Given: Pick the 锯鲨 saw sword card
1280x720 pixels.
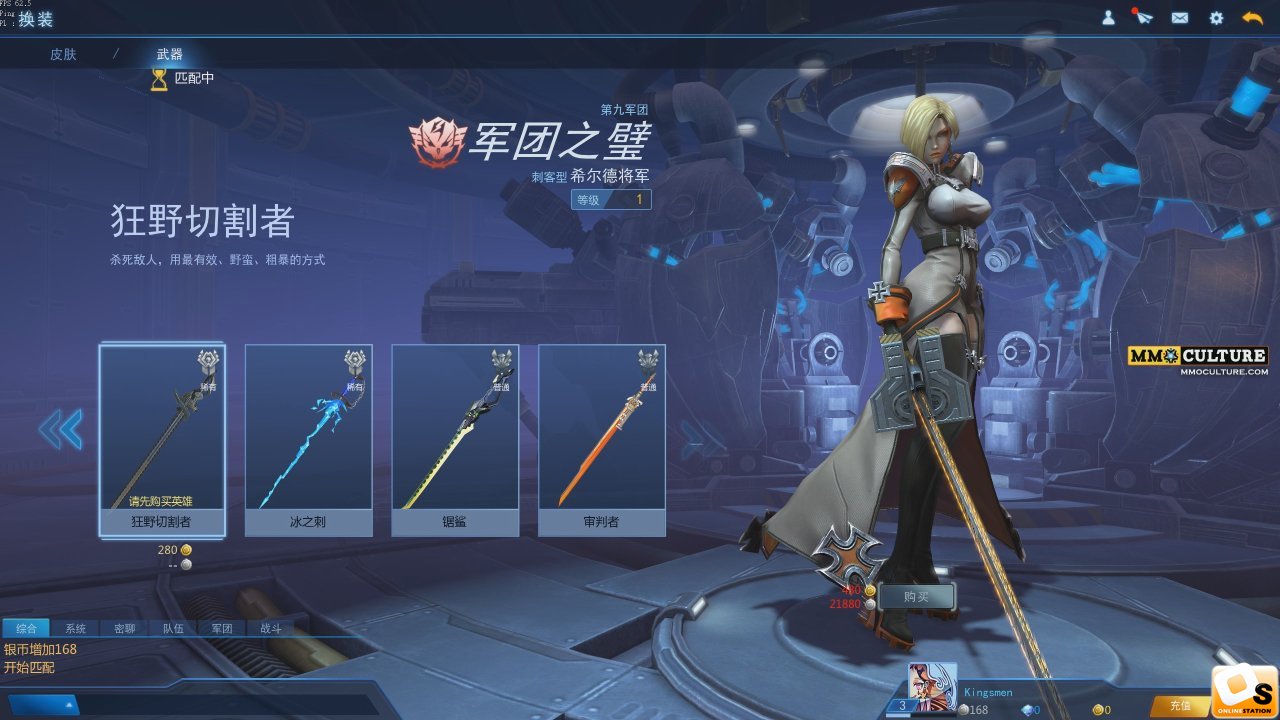Looking at the screenshot, I should [455, 440].
